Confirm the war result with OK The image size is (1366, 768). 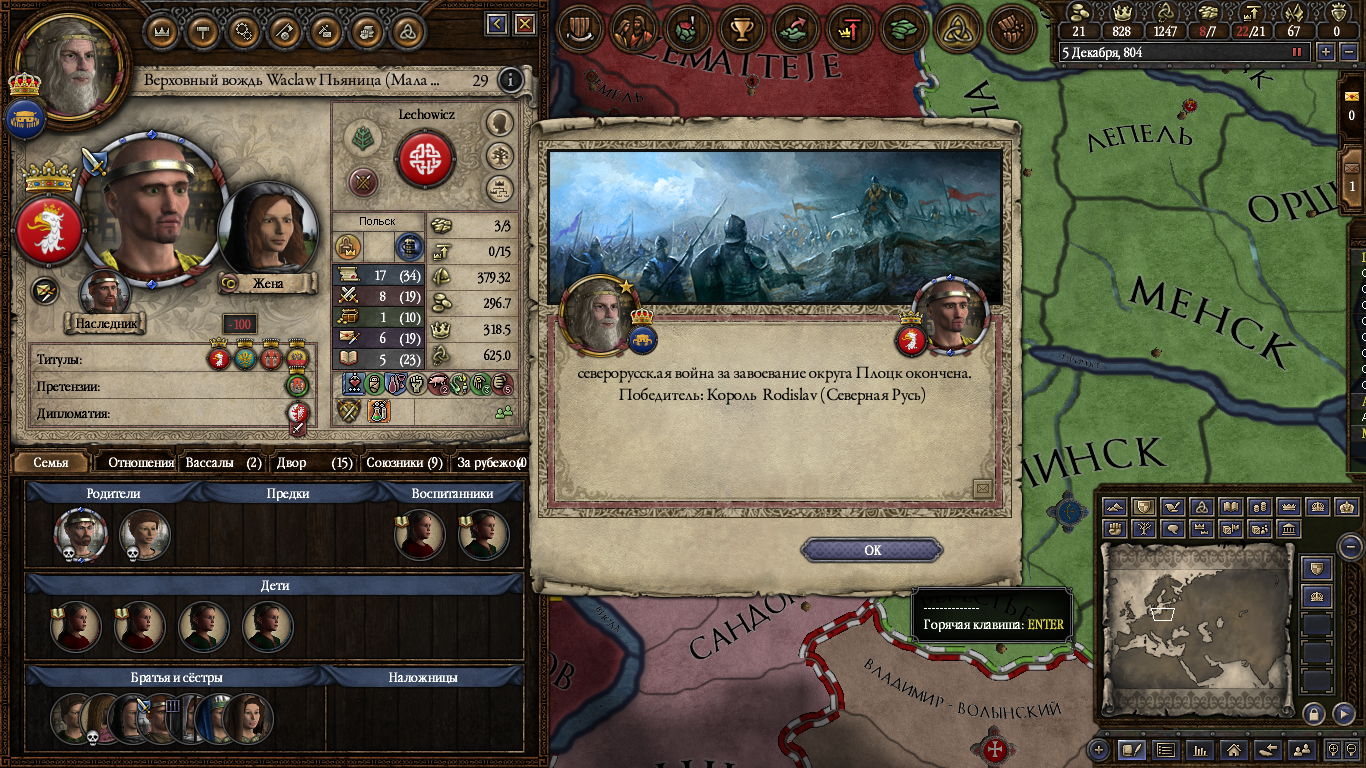tap(872, 550)
